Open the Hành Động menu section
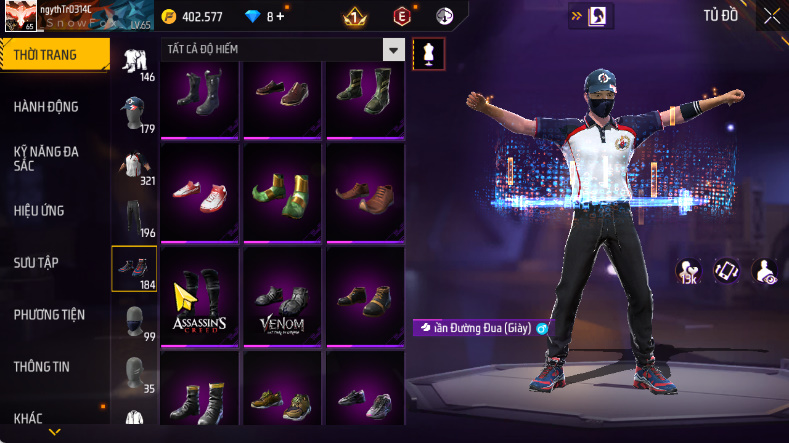Viewport: 789px width, 443px height. 46,107
